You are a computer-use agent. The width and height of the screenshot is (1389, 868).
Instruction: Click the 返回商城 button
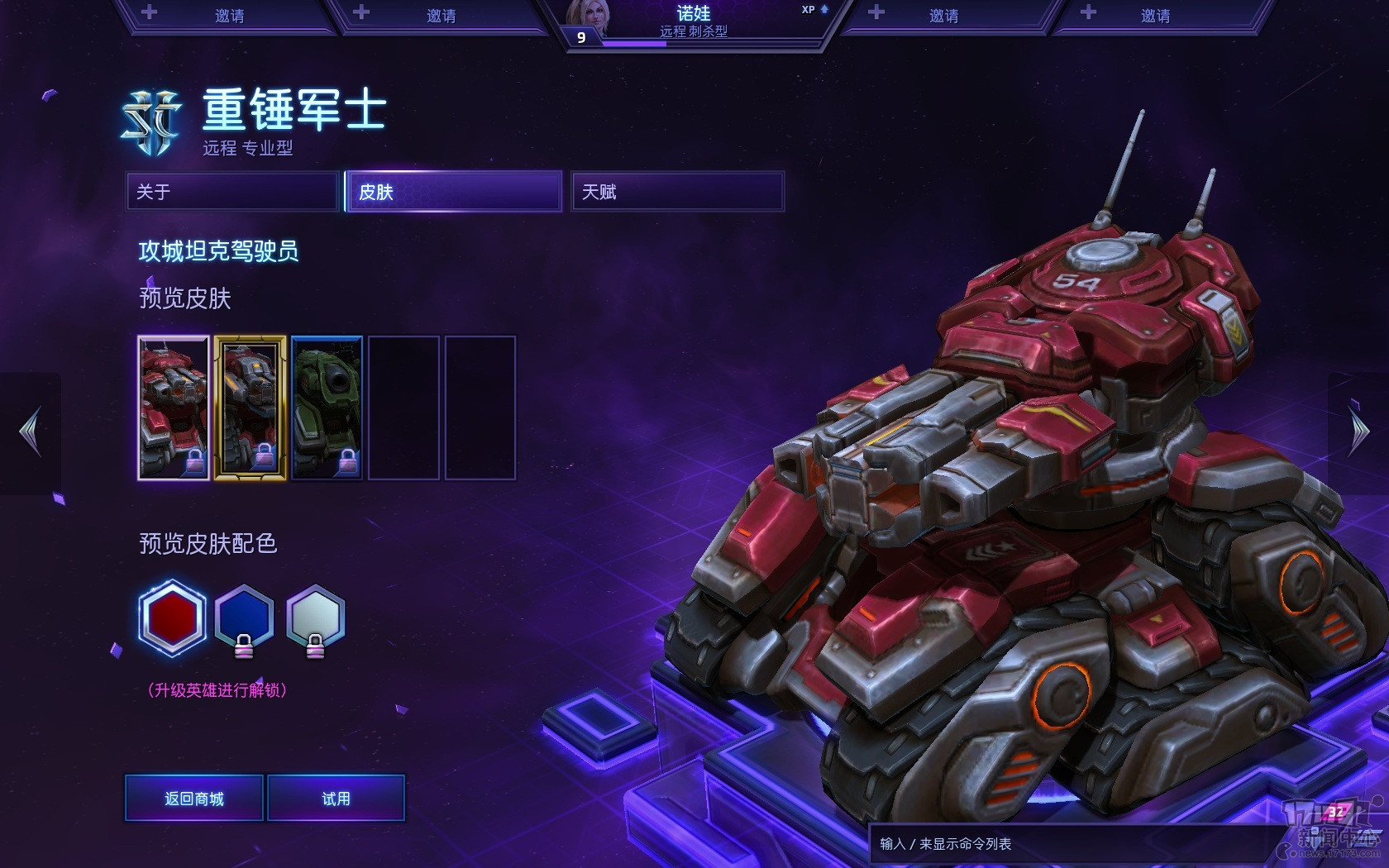[194, 798]
